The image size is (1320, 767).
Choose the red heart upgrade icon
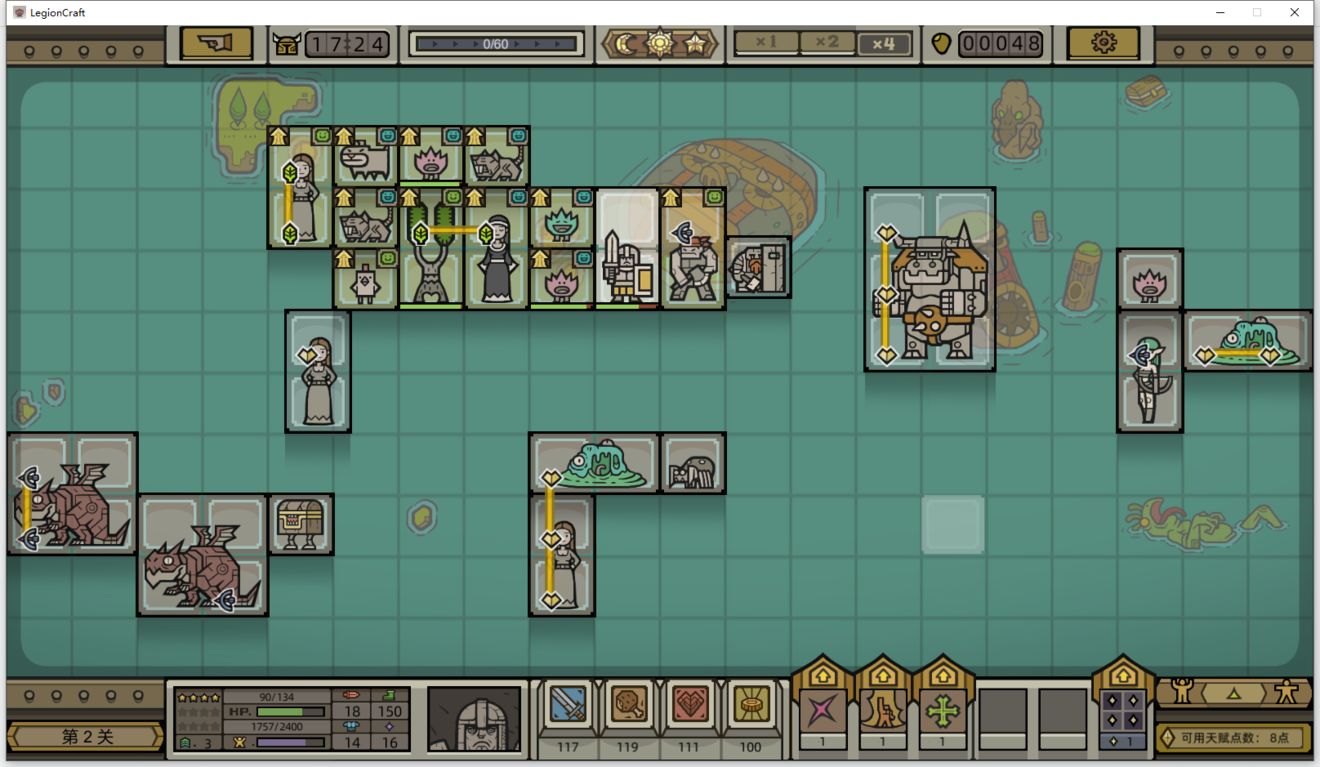tap(690, 705)
